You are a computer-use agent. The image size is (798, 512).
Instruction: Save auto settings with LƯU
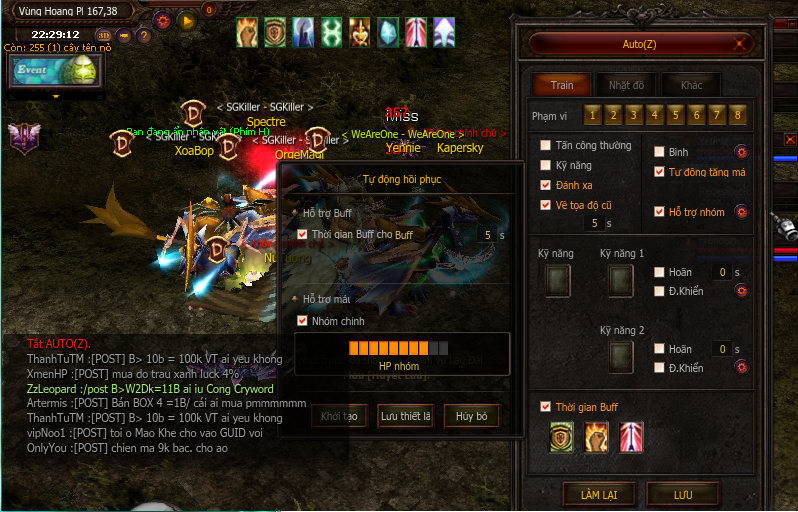pyautogui.click(x=683, y=493)
